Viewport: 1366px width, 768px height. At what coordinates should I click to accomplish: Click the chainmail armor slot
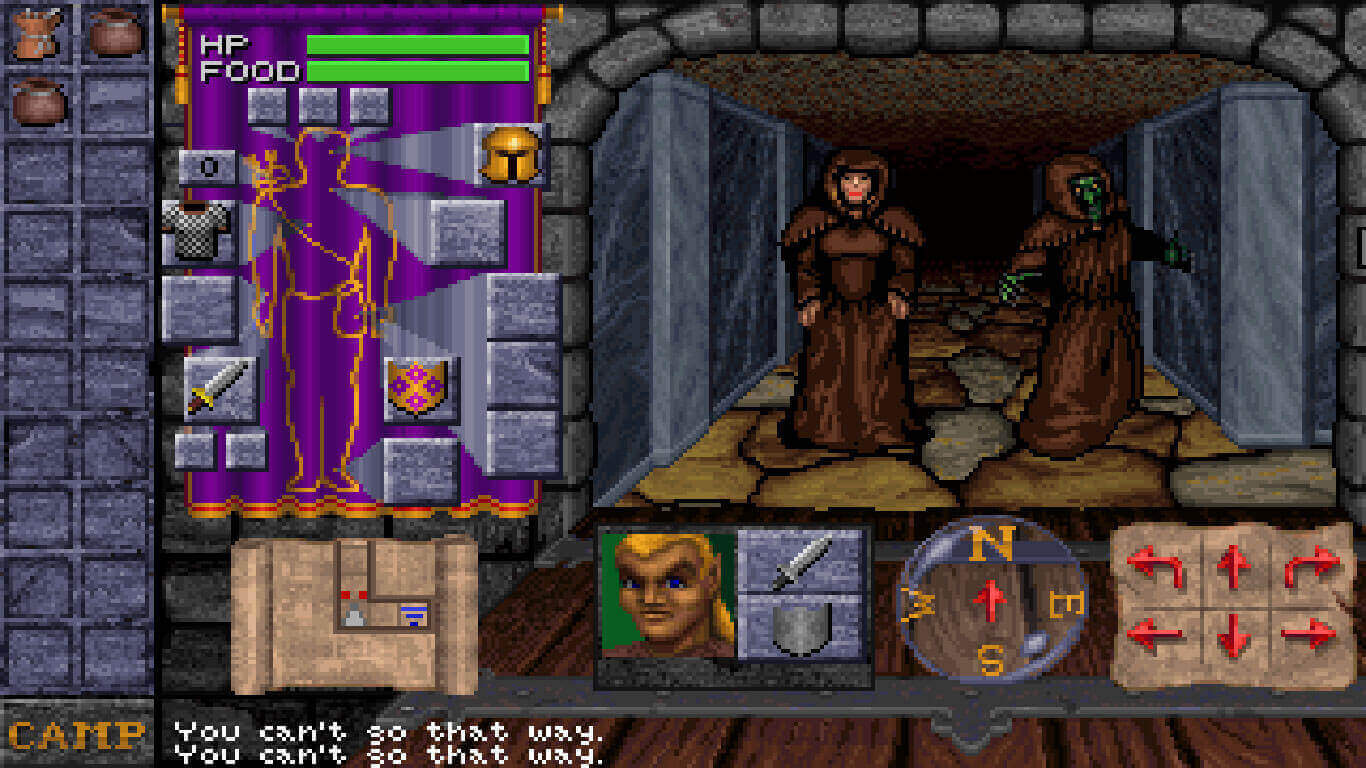click(199, 231)
